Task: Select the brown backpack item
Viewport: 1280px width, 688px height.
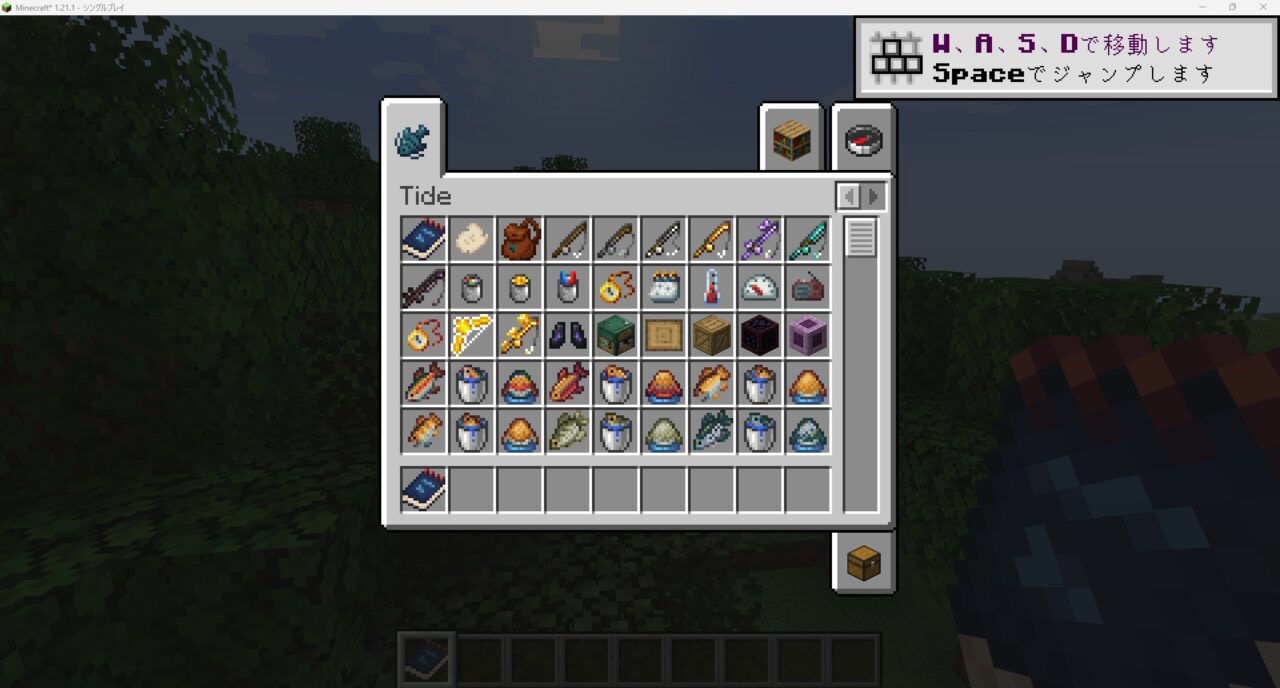Action: coord(520,240)
